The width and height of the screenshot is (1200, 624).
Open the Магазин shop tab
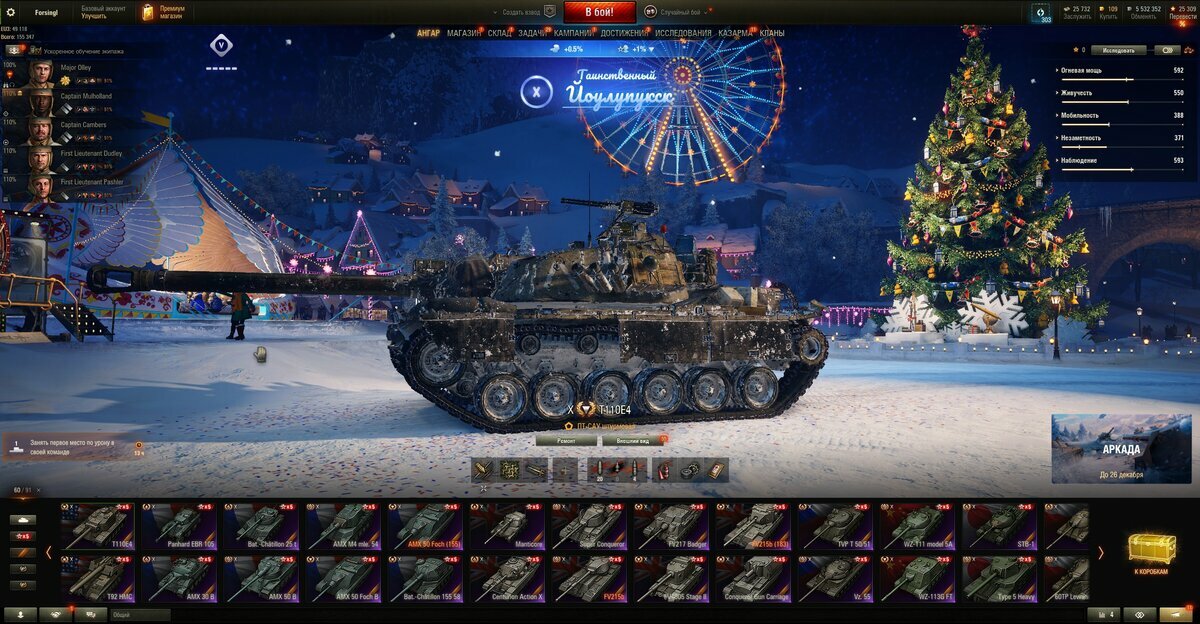(463, 33)
